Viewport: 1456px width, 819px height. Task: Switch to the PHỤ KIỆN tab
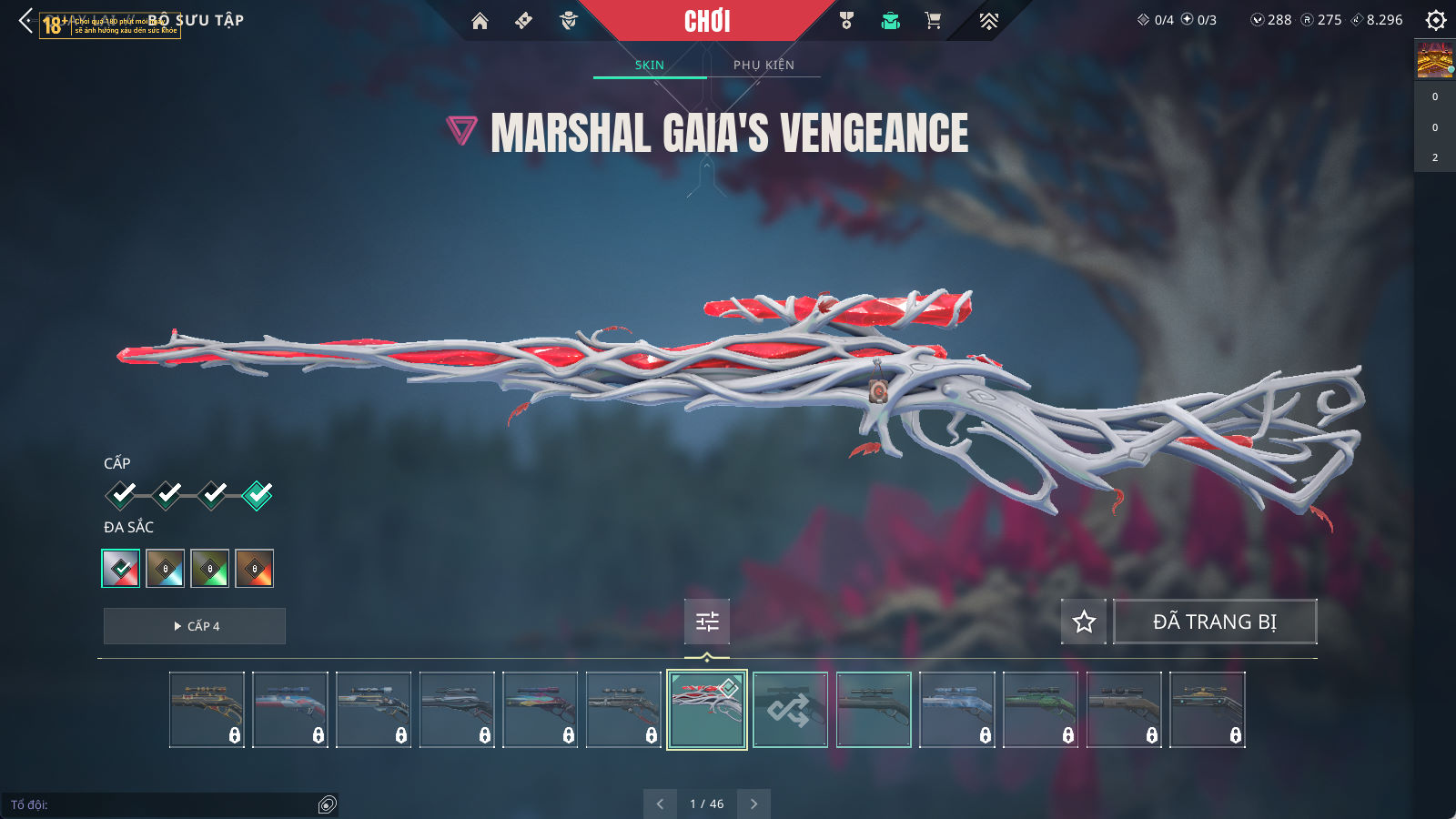click(763, 65)
